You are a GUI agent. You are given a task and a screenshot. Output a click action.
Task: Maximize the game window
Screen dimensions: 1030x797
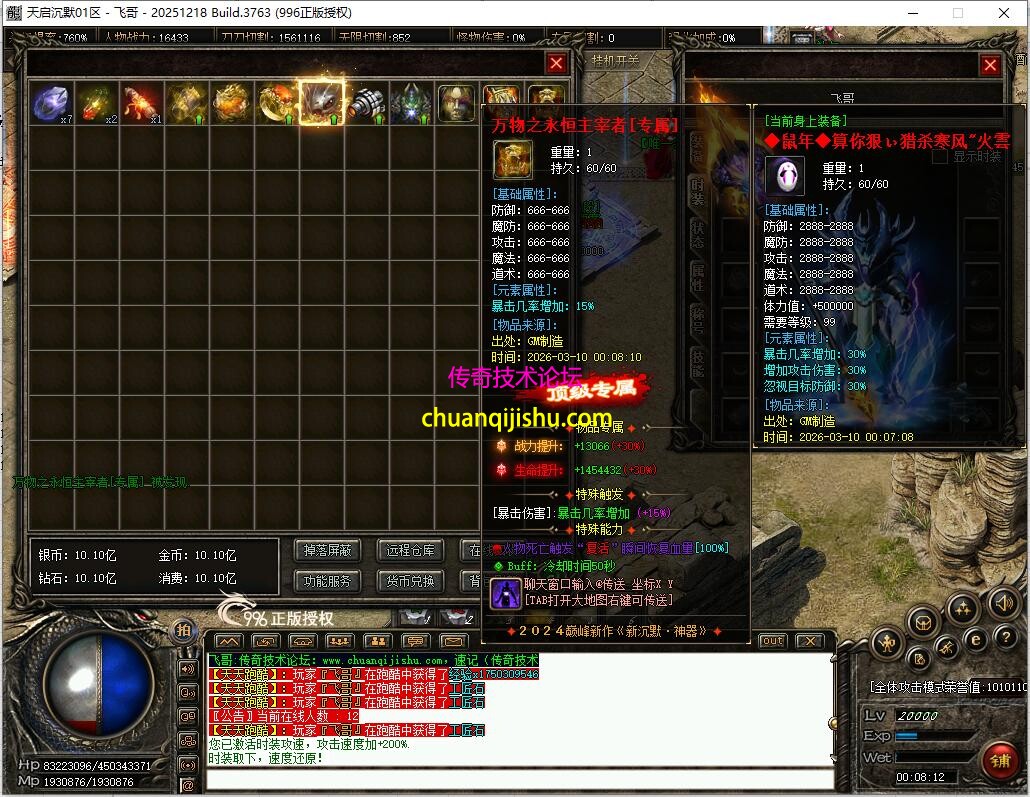pos(957,13)
